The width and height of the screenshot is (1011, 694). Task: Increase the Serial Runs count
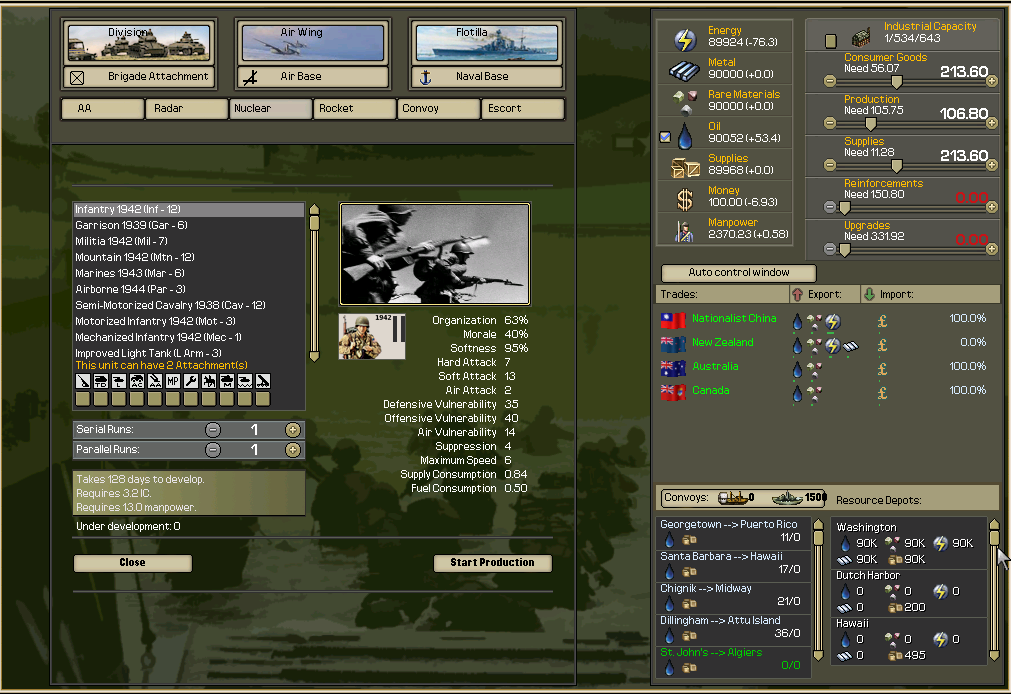292,429
